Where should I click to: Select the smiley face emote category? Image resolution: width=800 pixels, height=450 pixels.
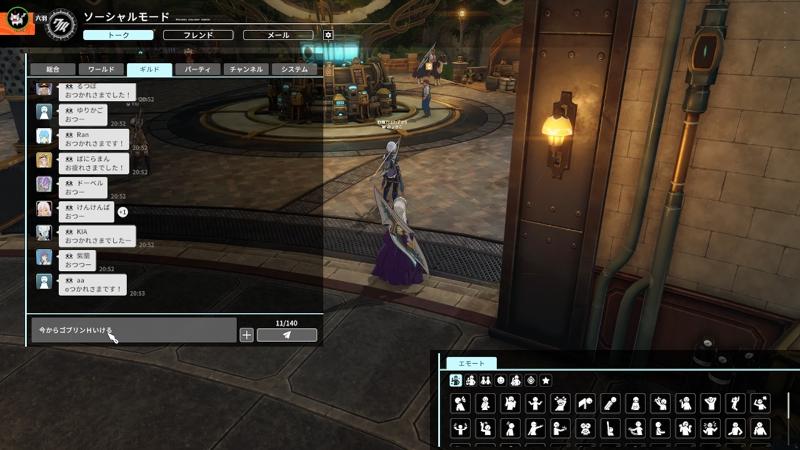pos(500,380)
